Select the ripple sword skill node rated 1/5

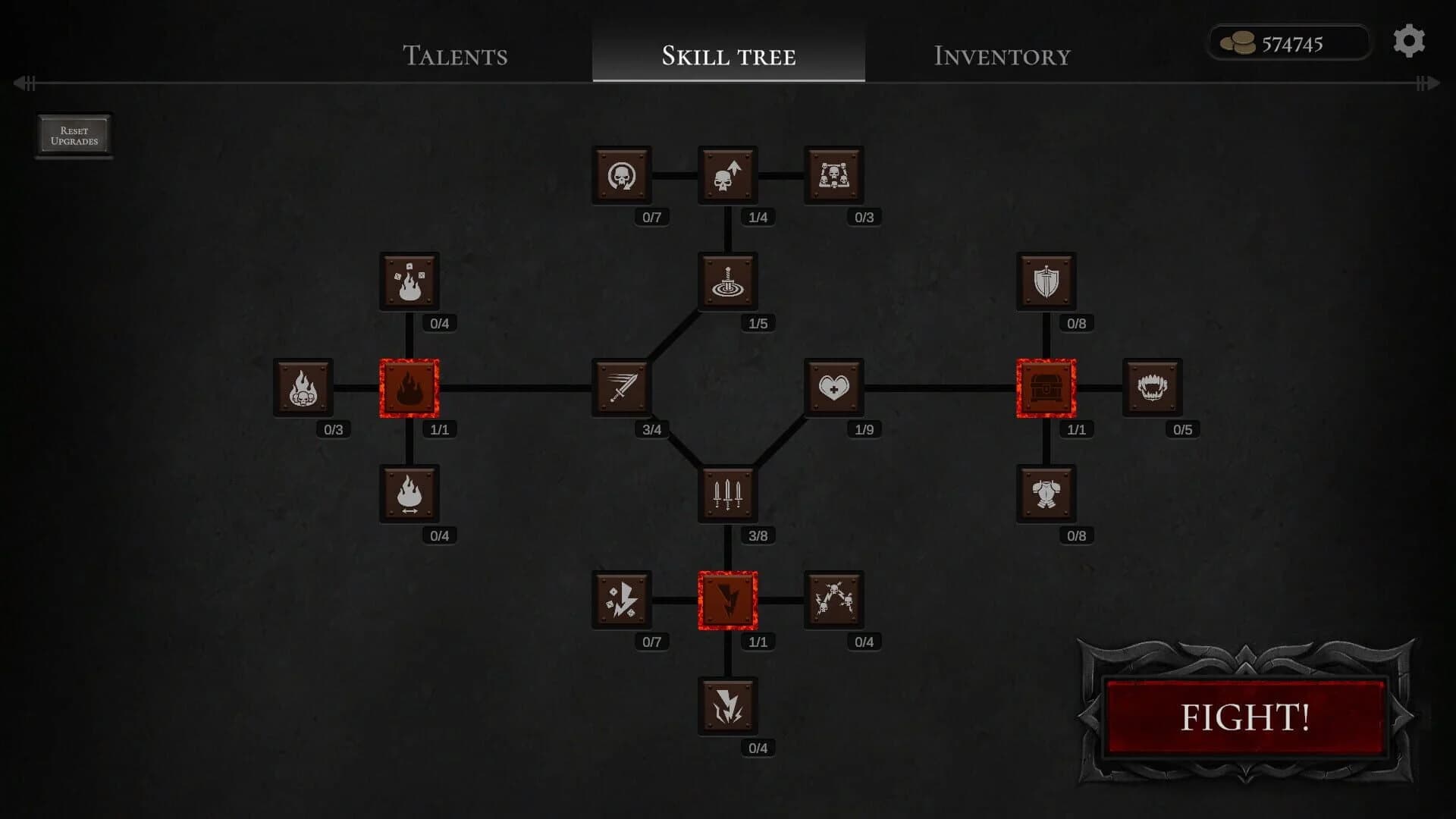[x=727, y=282]
